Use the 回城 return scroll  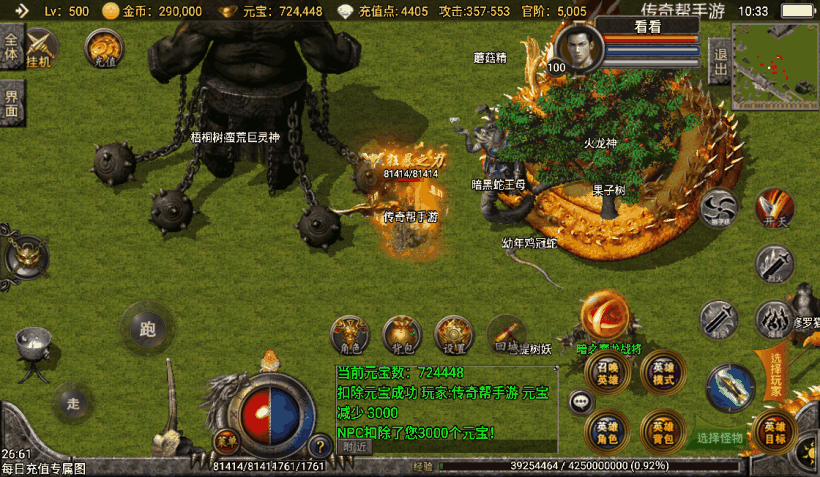506,334
